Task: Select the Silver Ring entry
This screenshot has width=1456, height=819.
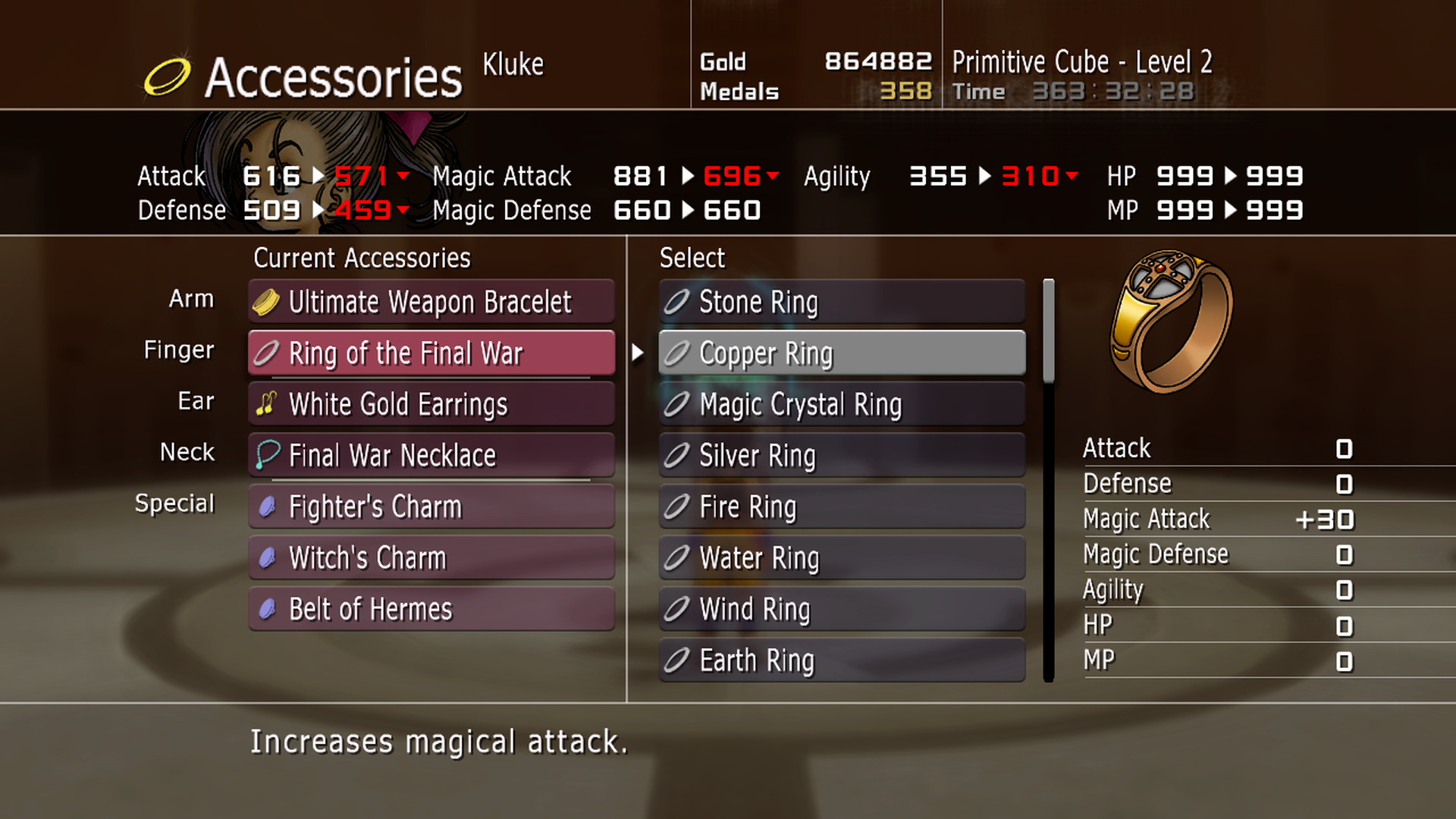Action: tap(842, 456)
